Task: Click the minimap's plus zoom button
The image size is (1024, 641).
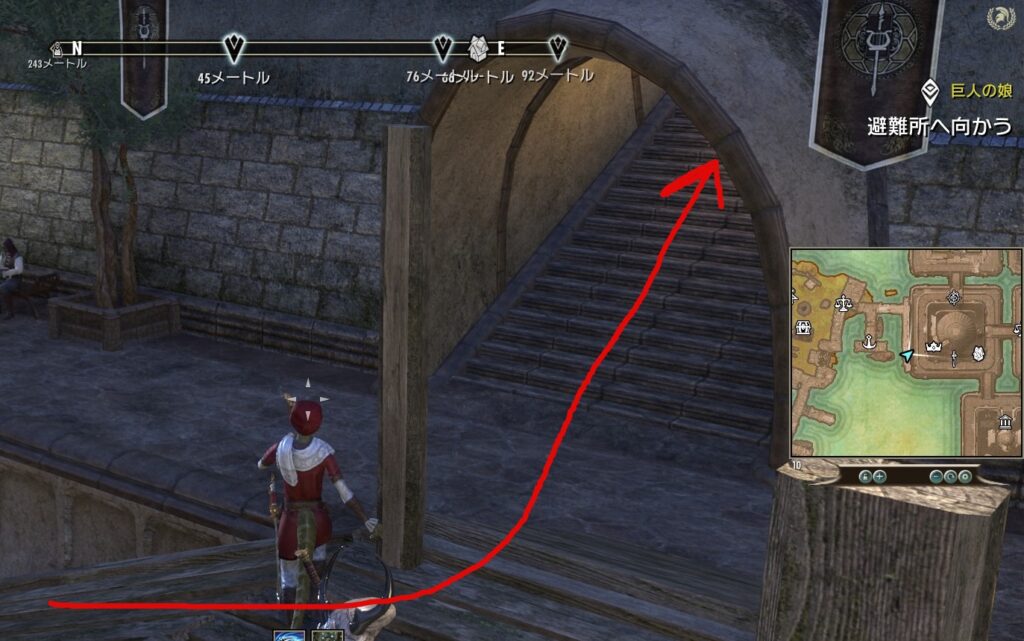Action: pos(878,477)
